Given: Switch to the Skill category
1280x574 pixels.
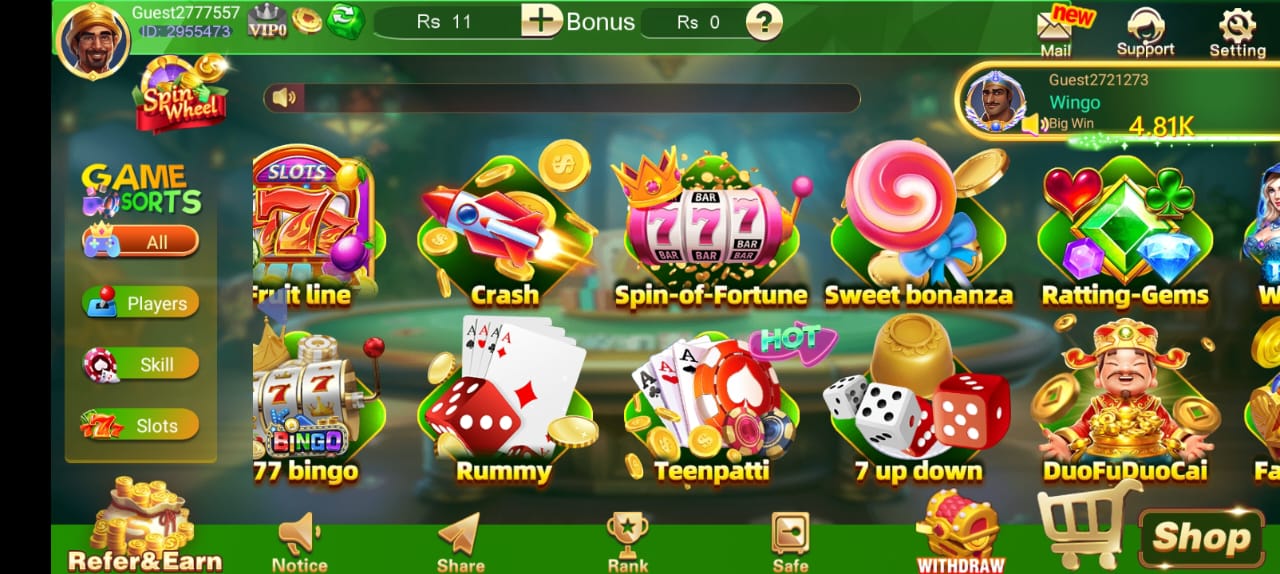Looking at the screenshot, I should 141,364.
